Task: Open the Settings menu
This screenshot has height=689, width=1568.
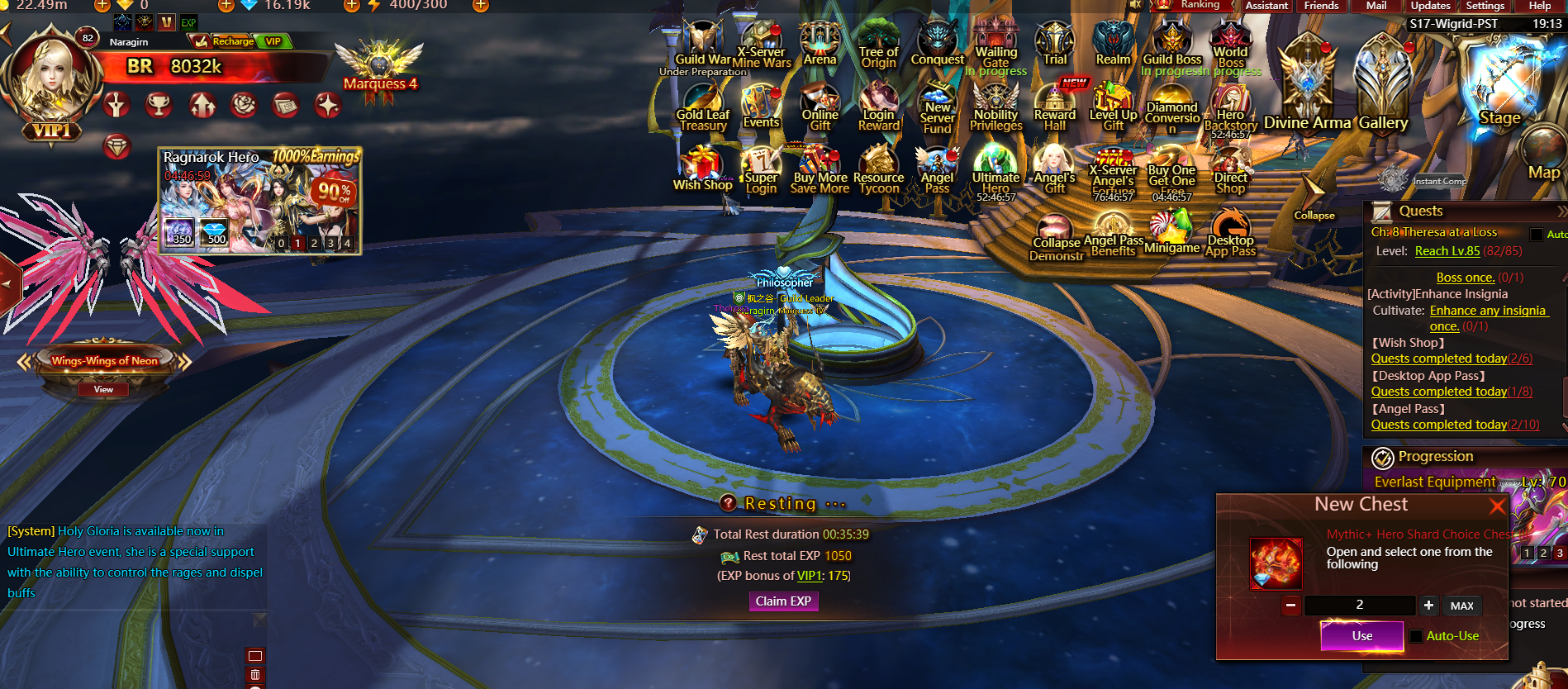Action: (1485, 6)
